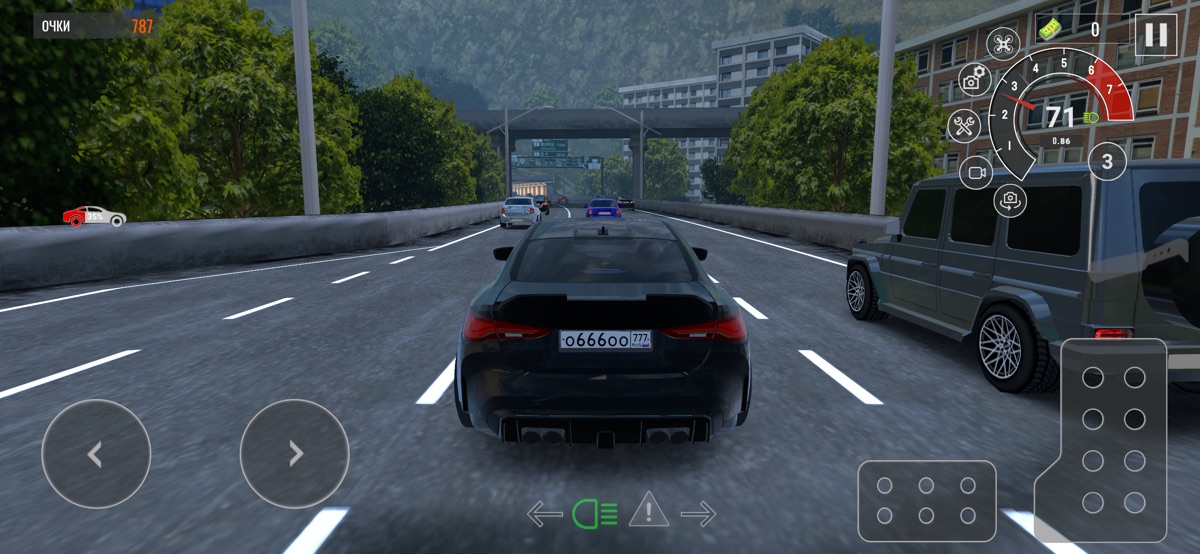Viewport: 1200px width, 554px height.
Task: Turn on the right turn signal
Action: click(x=698, y=514)
